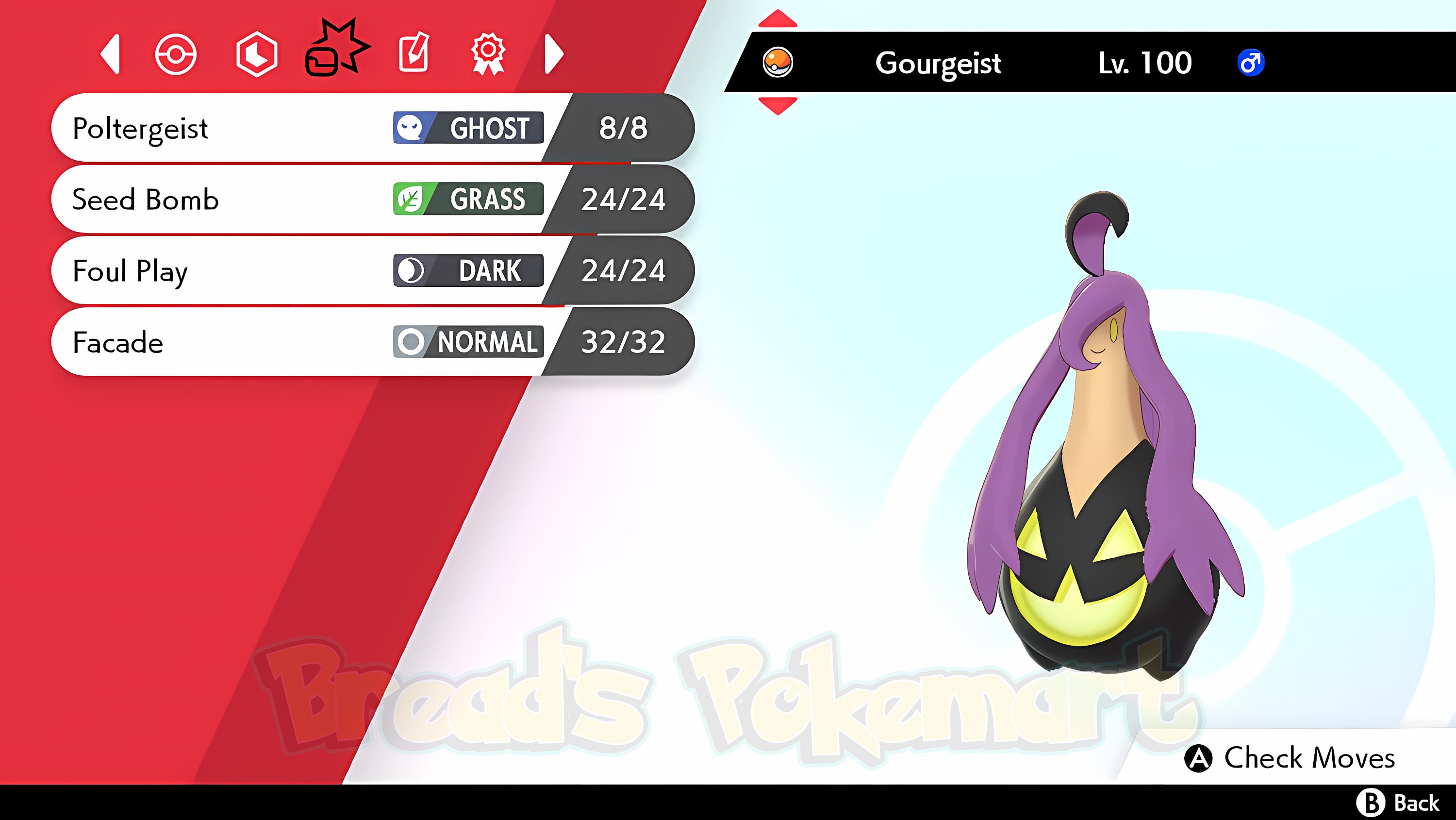Click the Grass type badge on Seed Bomb
1456x820 pixels.
click(x=468, y=200)
